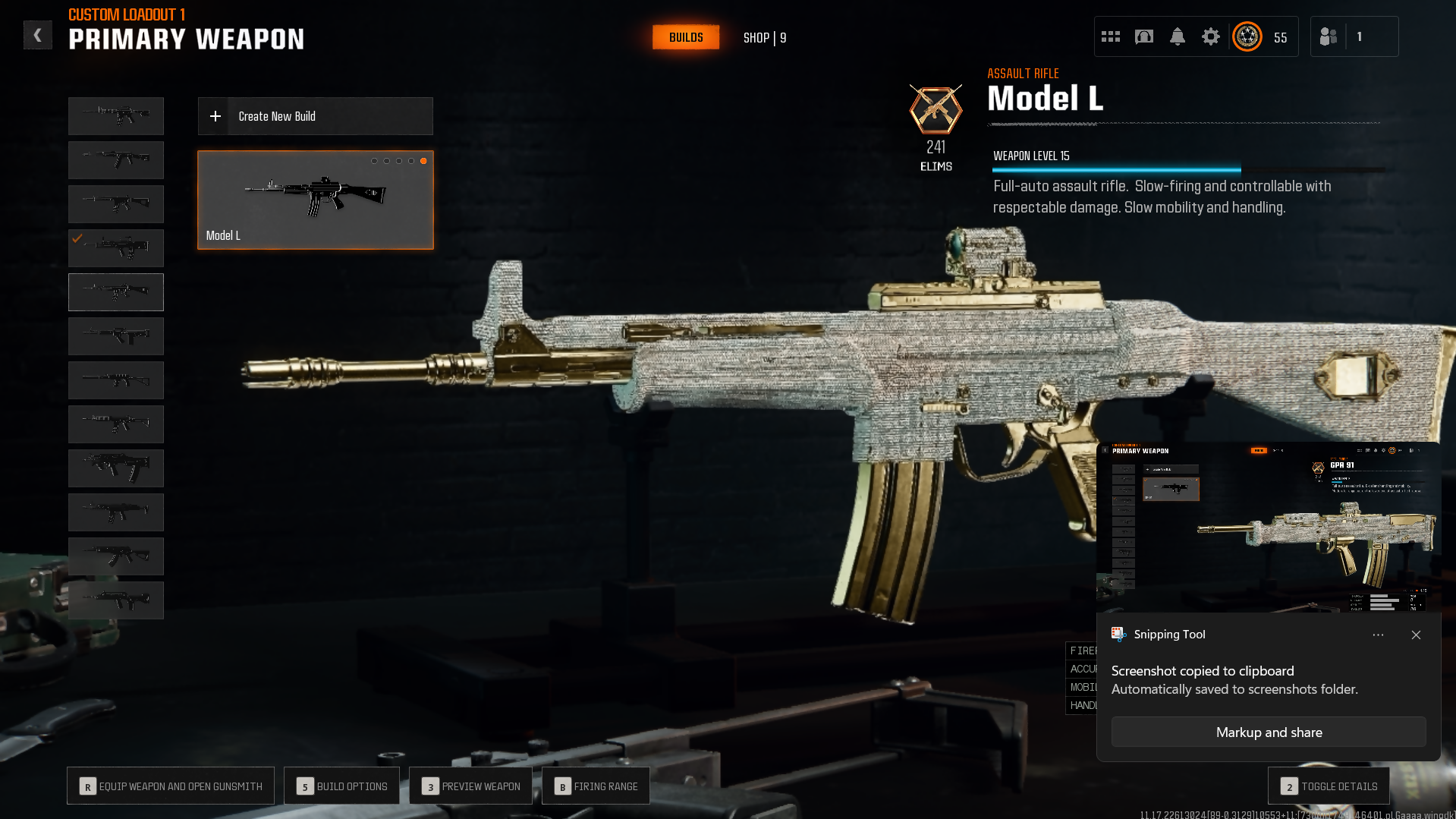The width and height of the screenshot is (1456, 819).
Task: Close the Snipping Tool notification
Action: tap(1416, 635)
